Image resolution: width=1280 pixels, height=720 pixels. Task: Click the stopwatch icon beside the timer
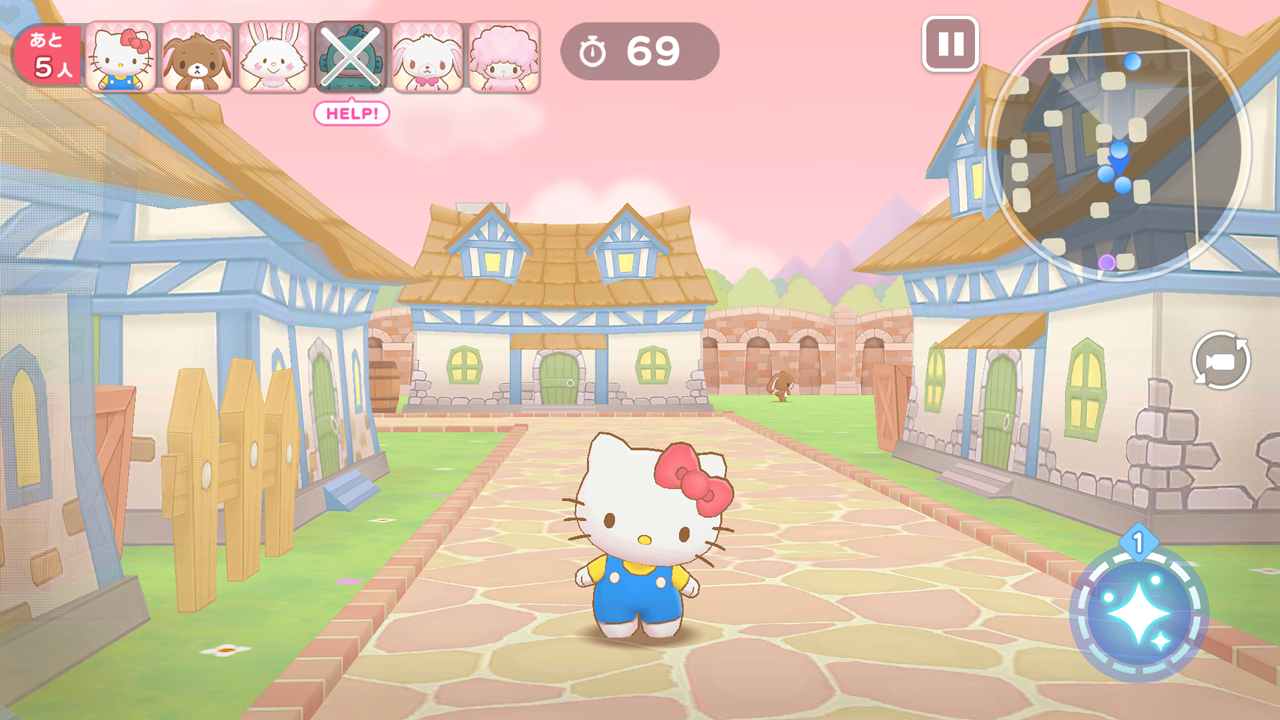591,52
